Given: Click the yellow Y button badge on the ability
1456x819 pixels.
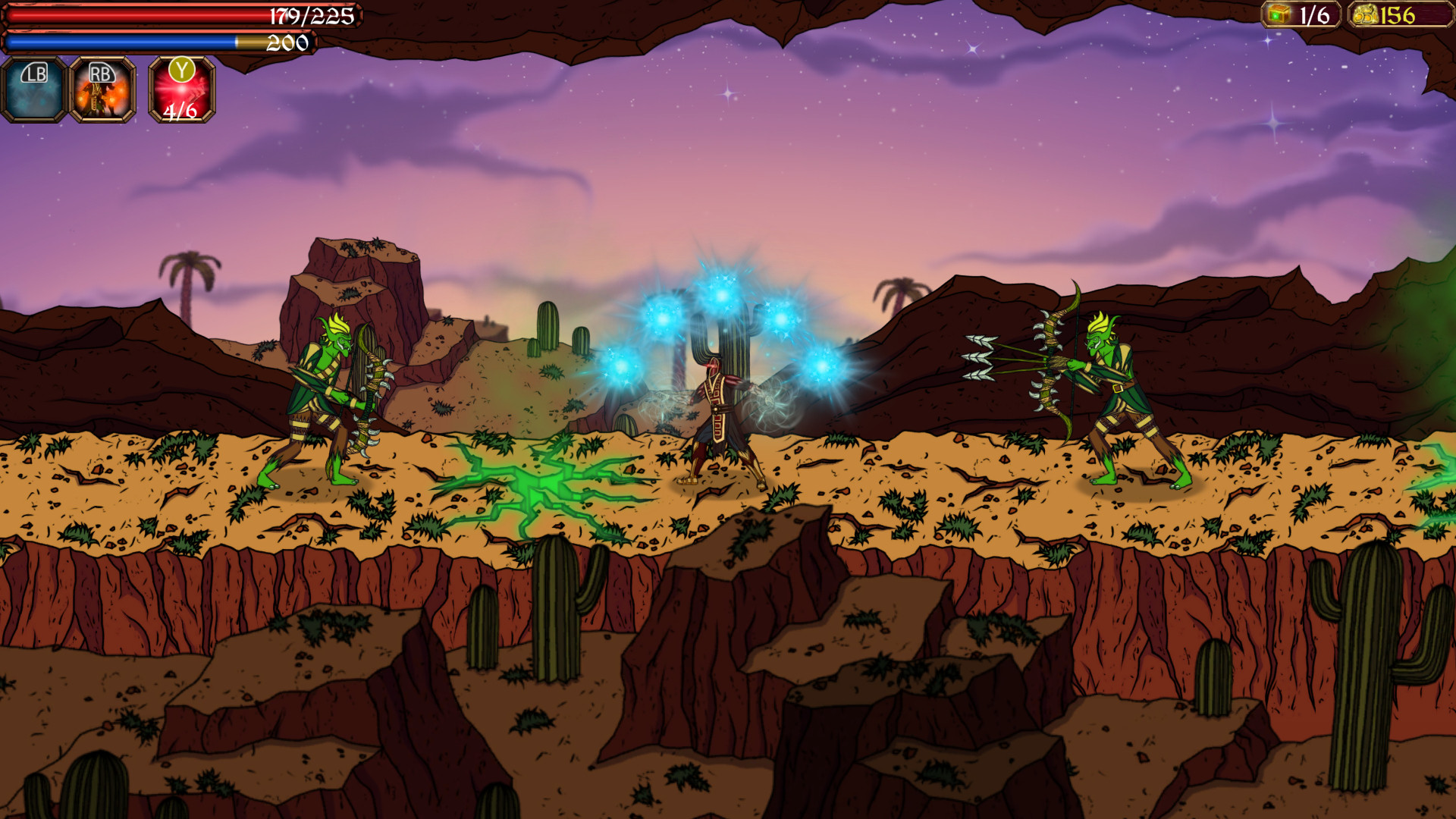Looking at the screenshot, I should click(180, 70).
